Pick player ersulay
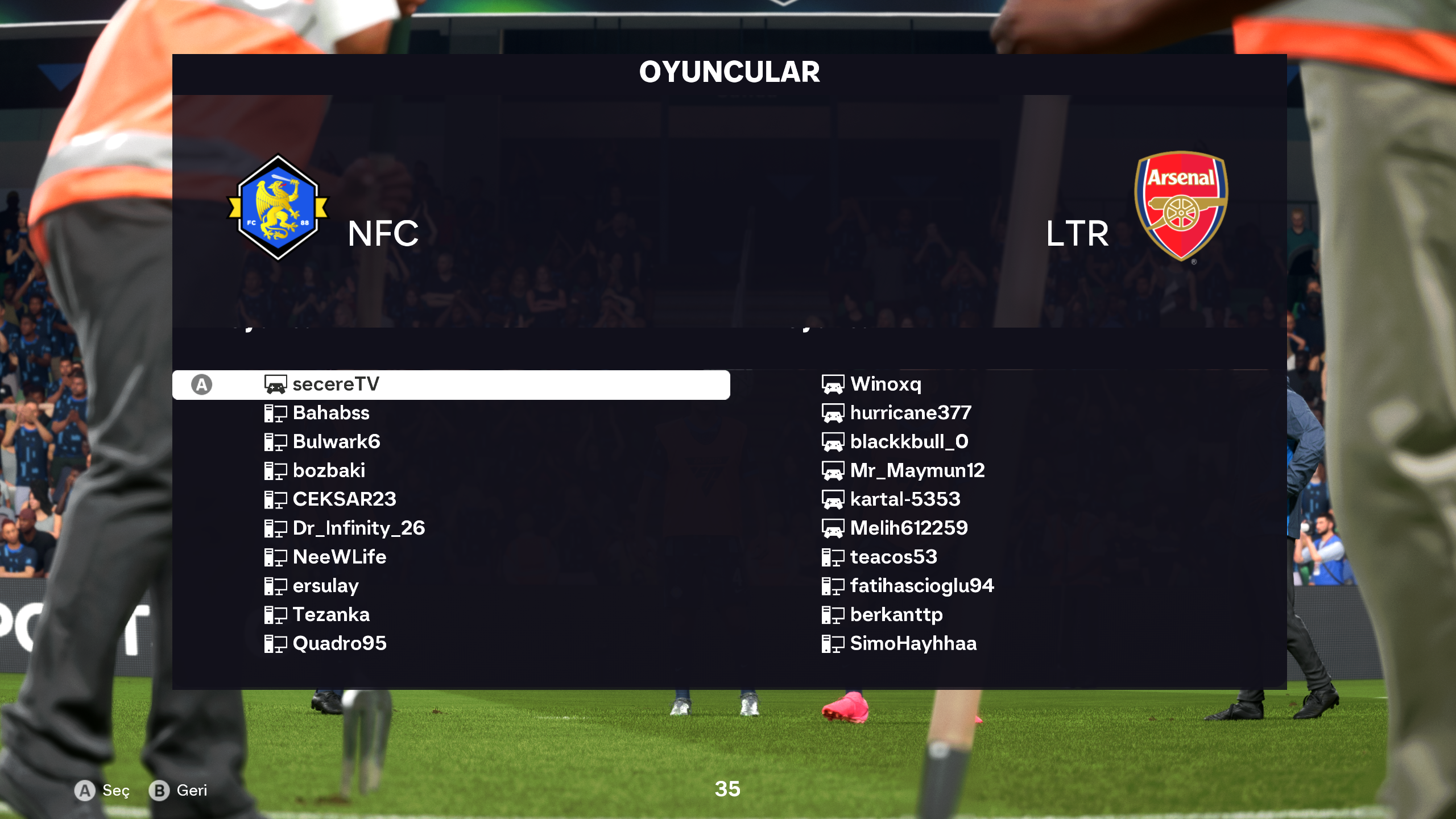 325,586
